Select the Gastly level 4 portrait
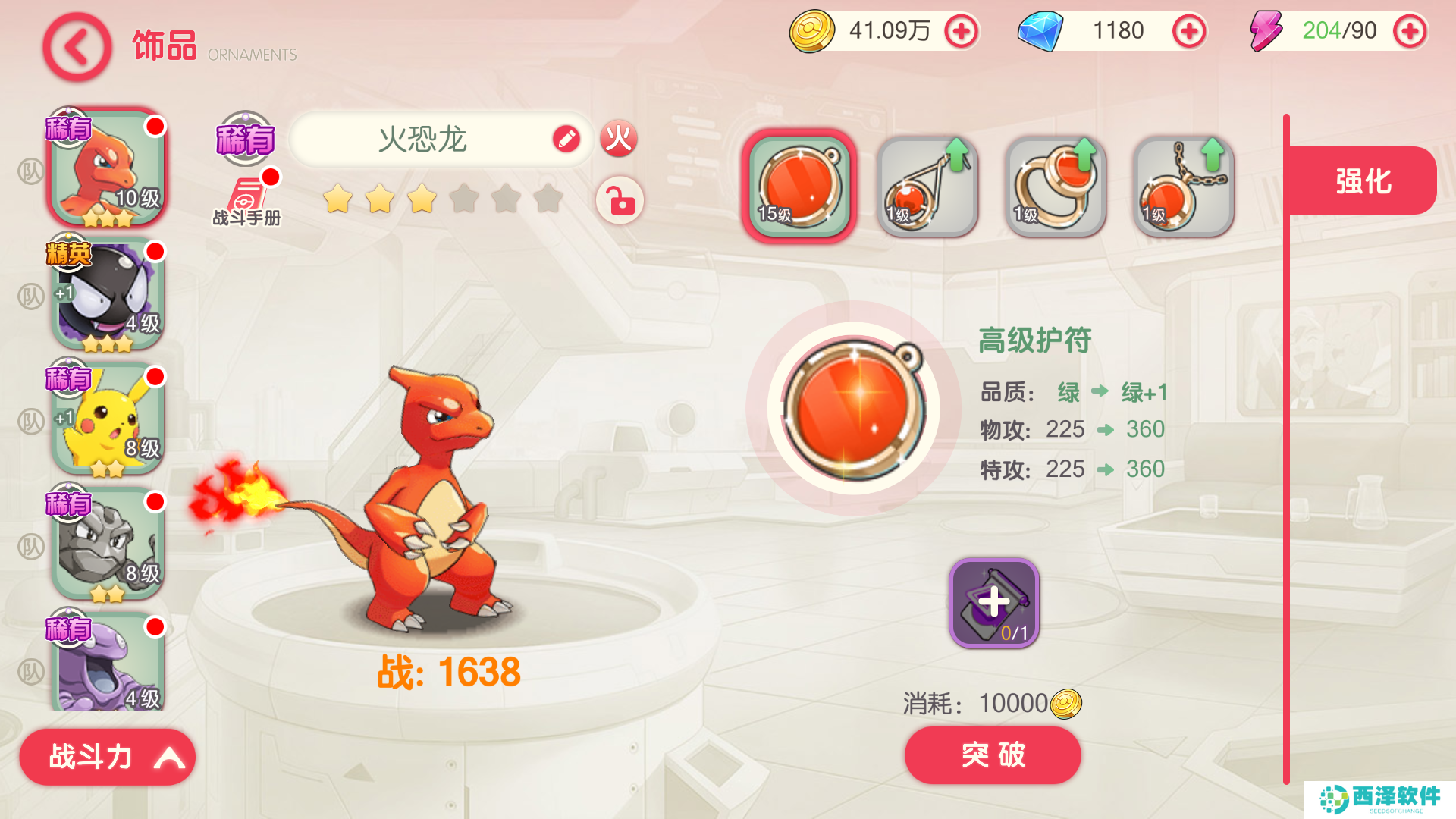The width and height of the screenshot is (1456, 819). coord(108,293)
